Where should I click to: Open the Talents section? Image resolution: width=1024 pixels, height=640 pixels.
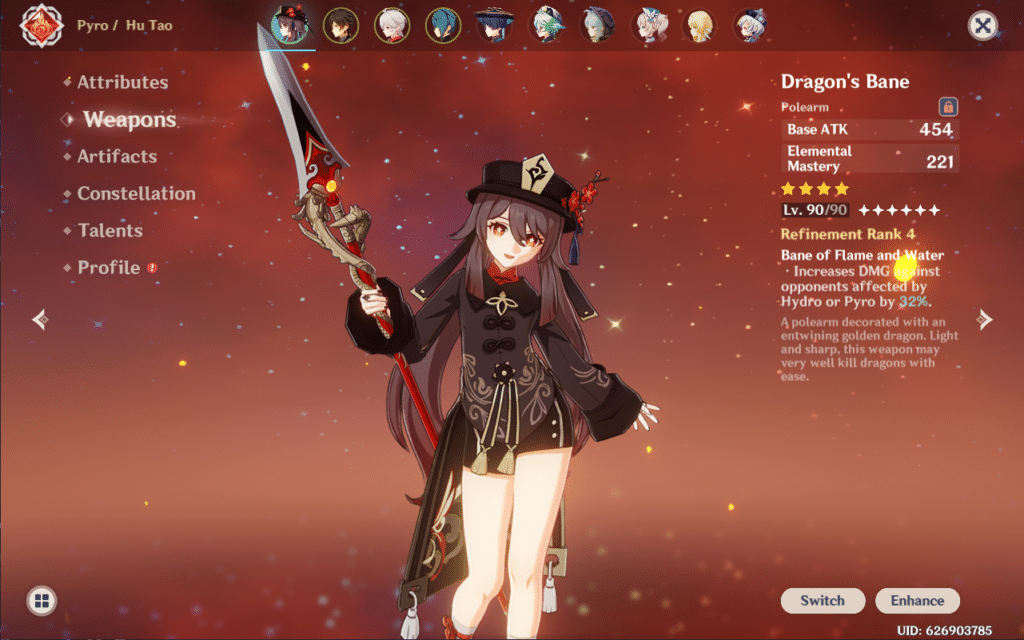pyautogui.click(x=110, y=230)
